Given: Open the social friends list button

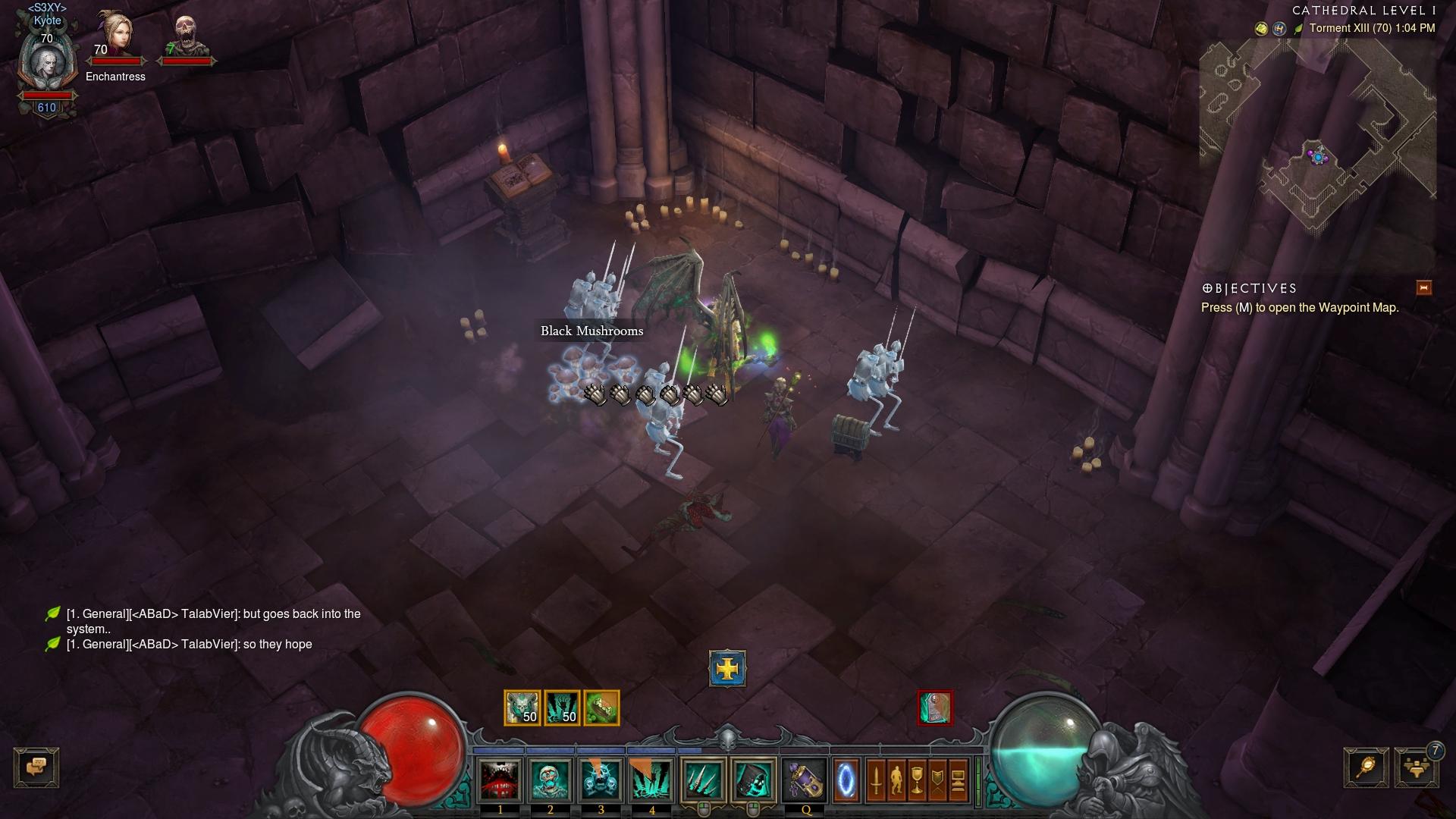Looking at the screenshot, I should point(1416,767).
